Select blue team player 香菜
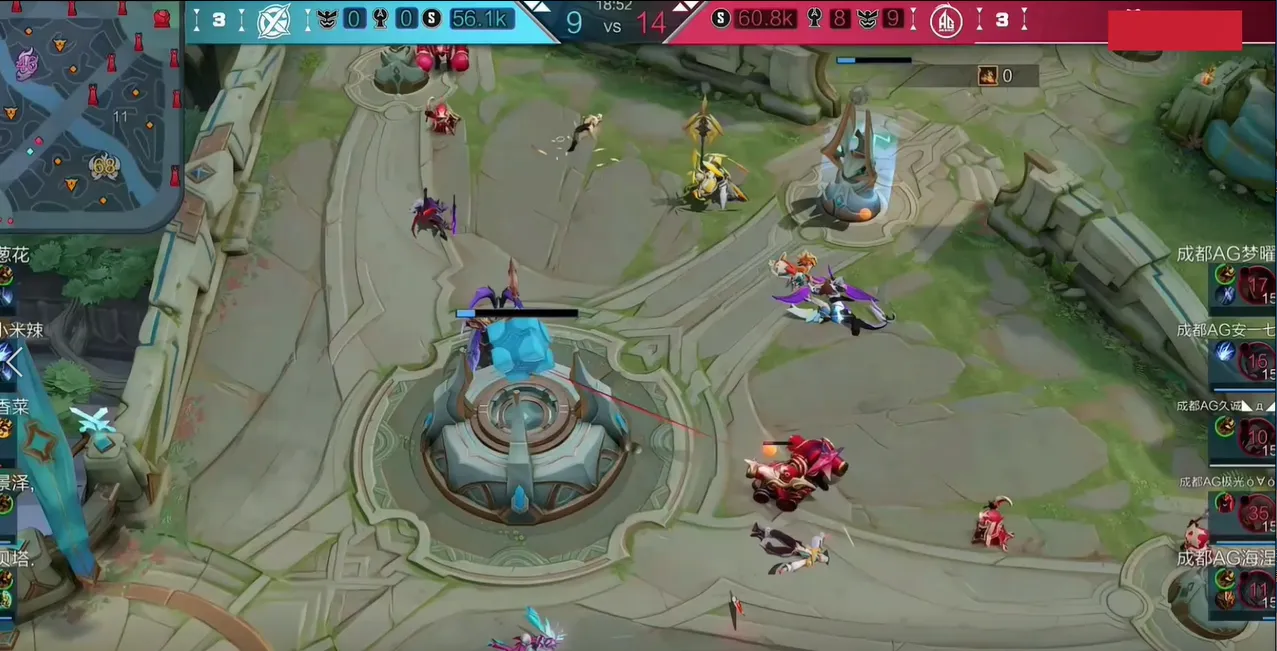1277x651 pixels. point(14,424)
